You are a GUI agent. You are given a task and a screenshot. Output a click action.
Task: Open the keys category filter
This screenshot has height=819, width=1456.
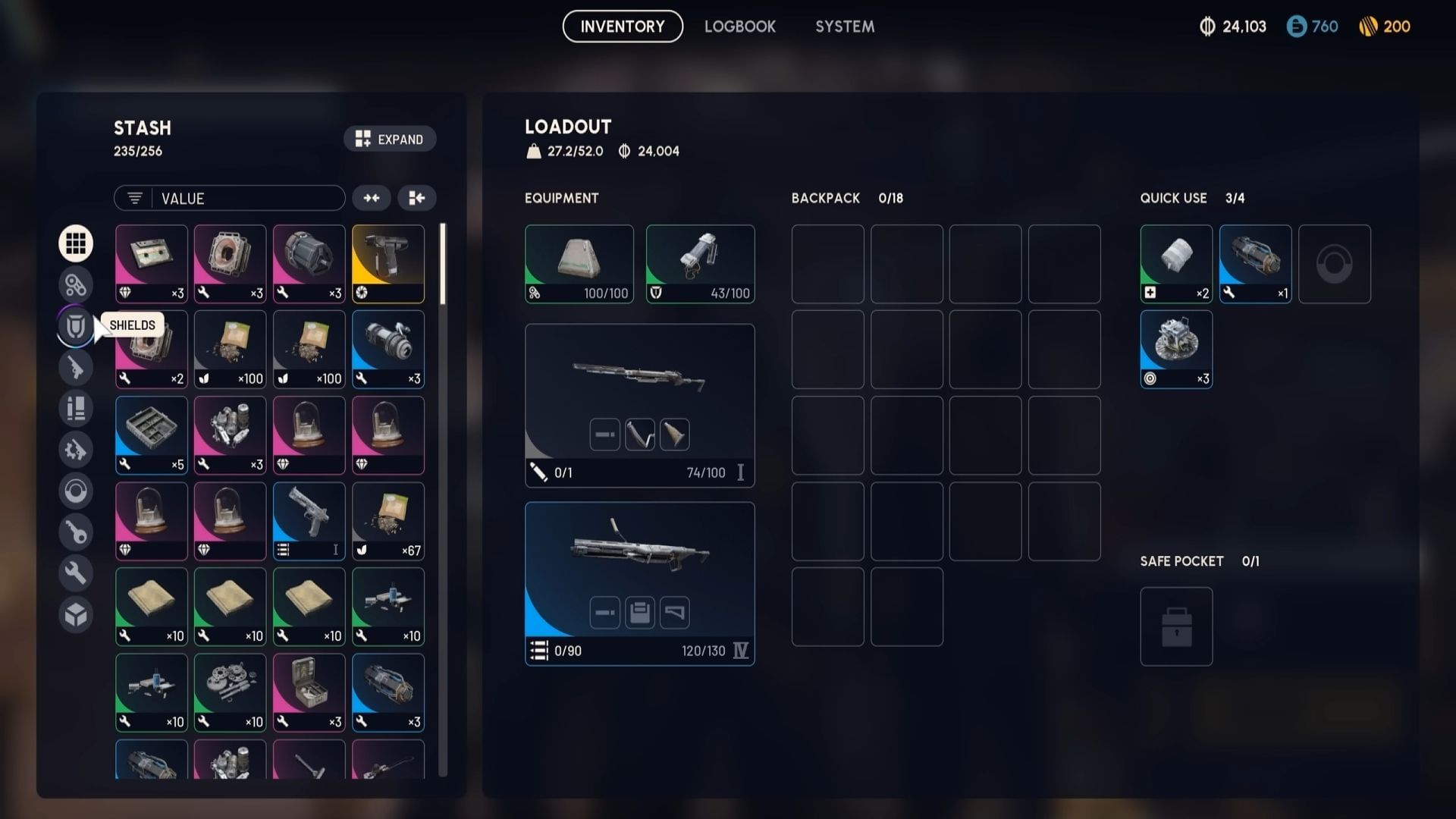(x=76, y=532)
